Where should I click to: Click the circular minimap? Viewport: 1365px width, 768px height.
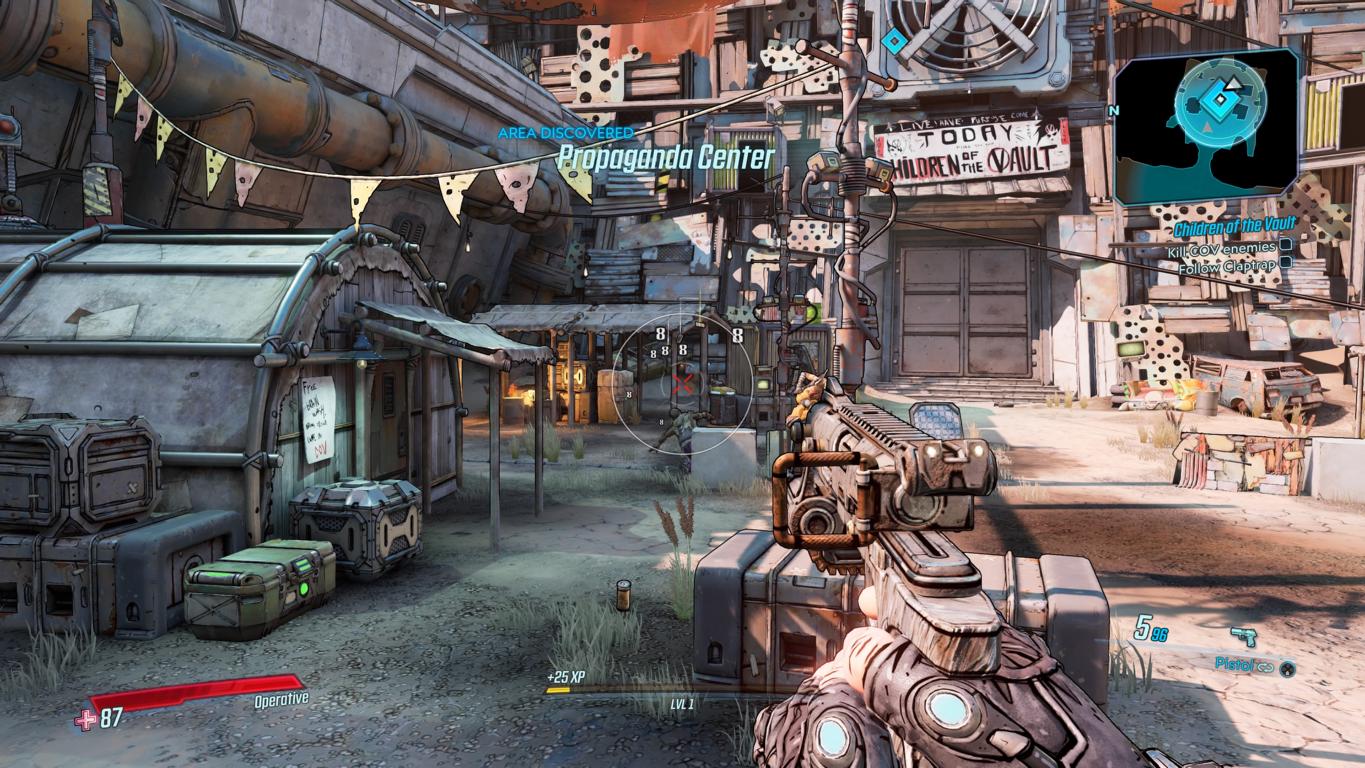pos(1220,104)
